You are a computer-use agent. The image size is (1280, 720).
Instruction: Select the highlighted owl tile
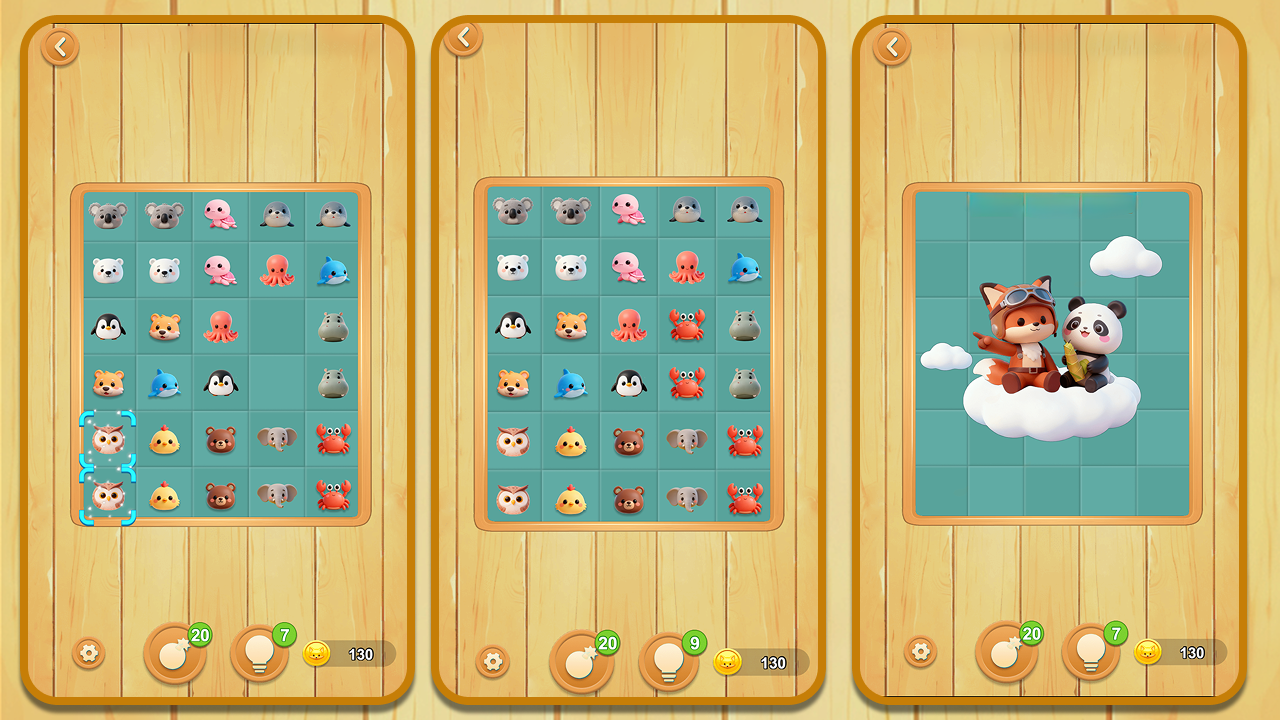click(108, 438)
